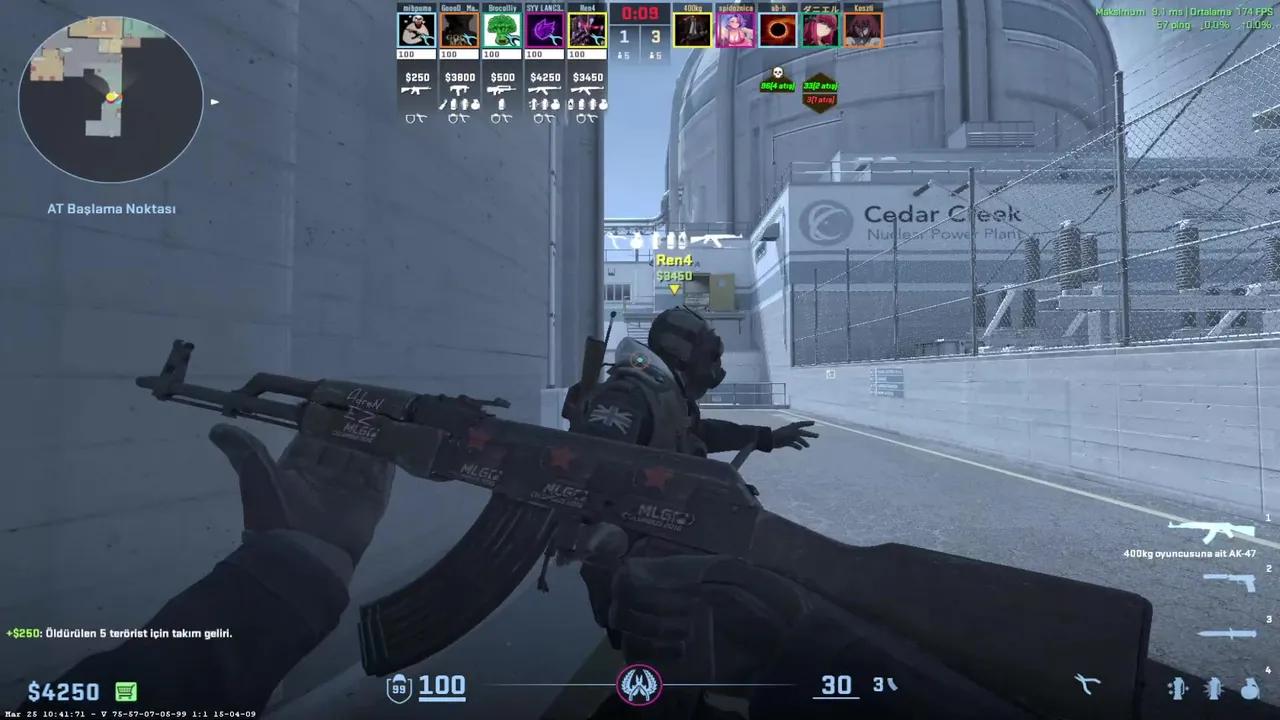
Task: Click the $4250 money counter
Action: click(63, 691)
